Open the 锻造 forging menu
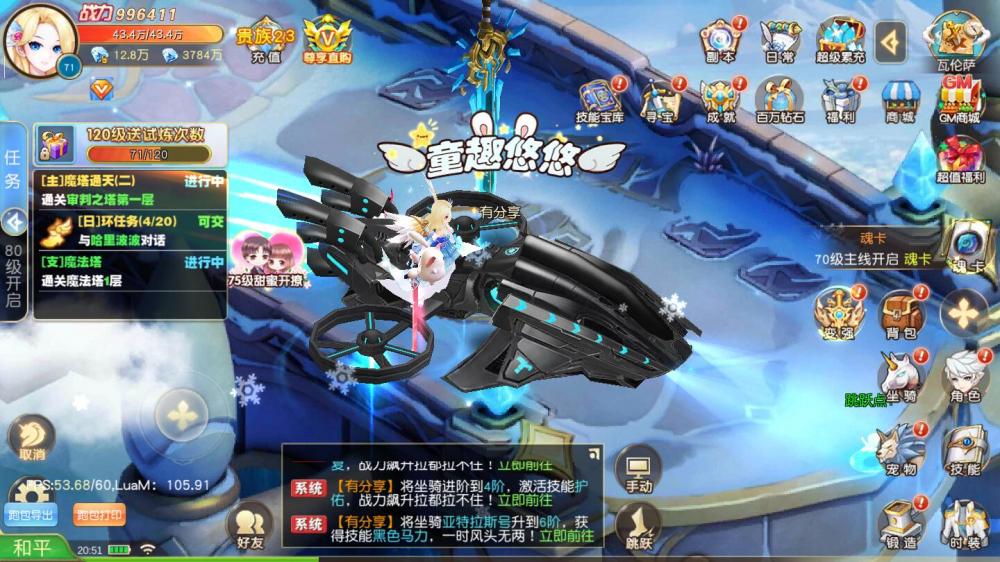The width and height of the screenshot is (1000, 562). [900, 522]
